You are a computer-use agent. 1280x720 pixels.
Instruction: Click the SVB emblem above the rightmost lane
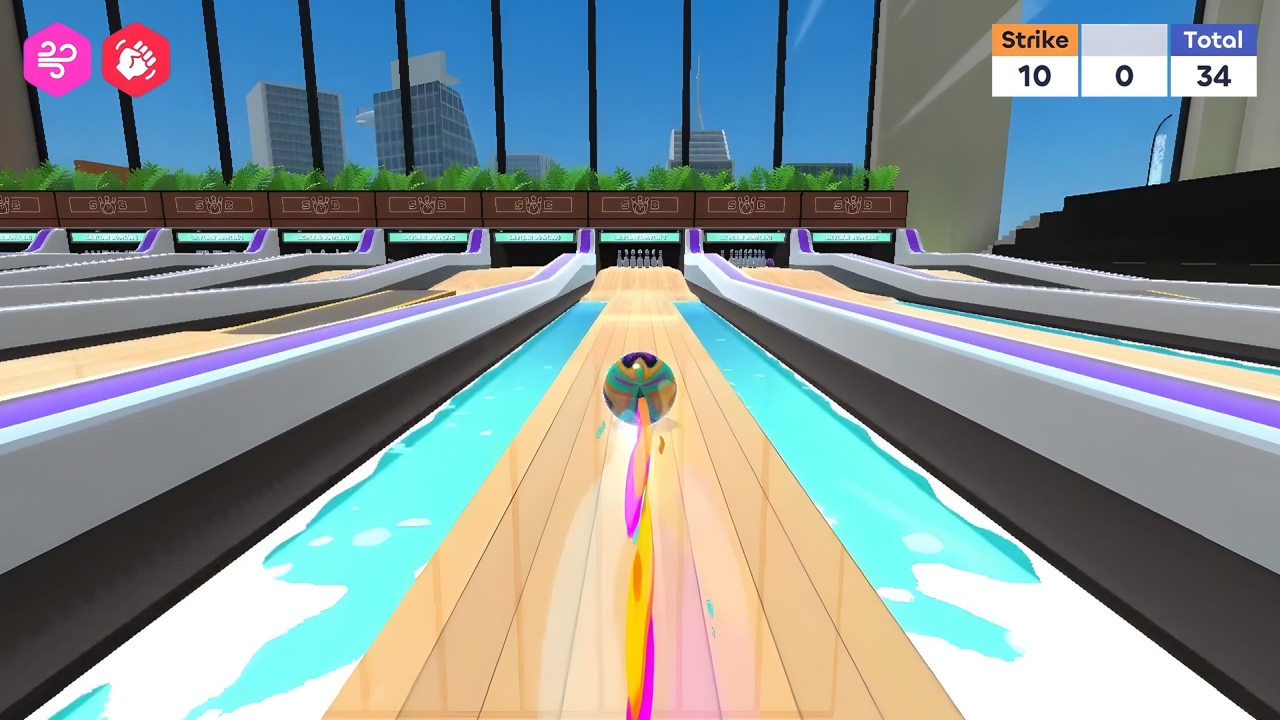pyautogui.click(x=853, y=204)
